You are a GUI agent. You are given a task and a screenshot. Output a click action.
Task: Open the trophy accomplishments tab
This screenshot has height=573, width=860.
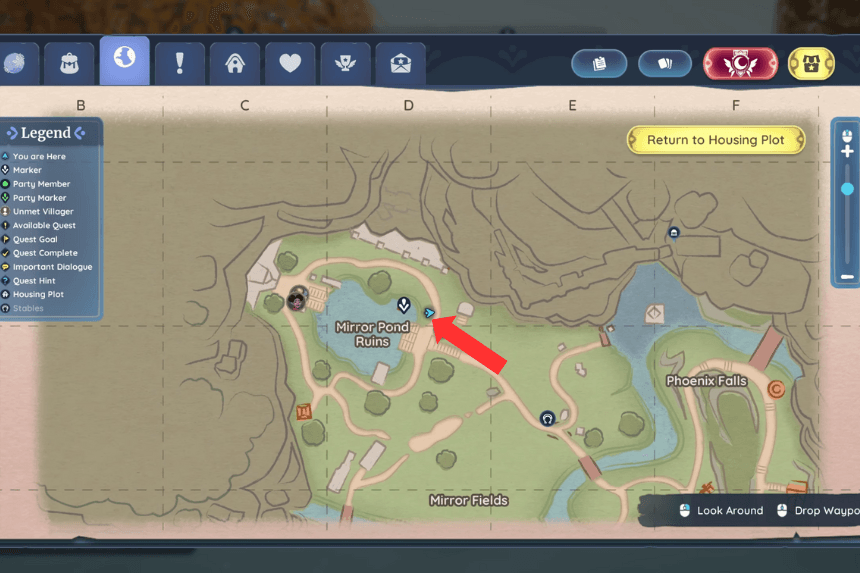pyautogui.click(x=345, y=64)
